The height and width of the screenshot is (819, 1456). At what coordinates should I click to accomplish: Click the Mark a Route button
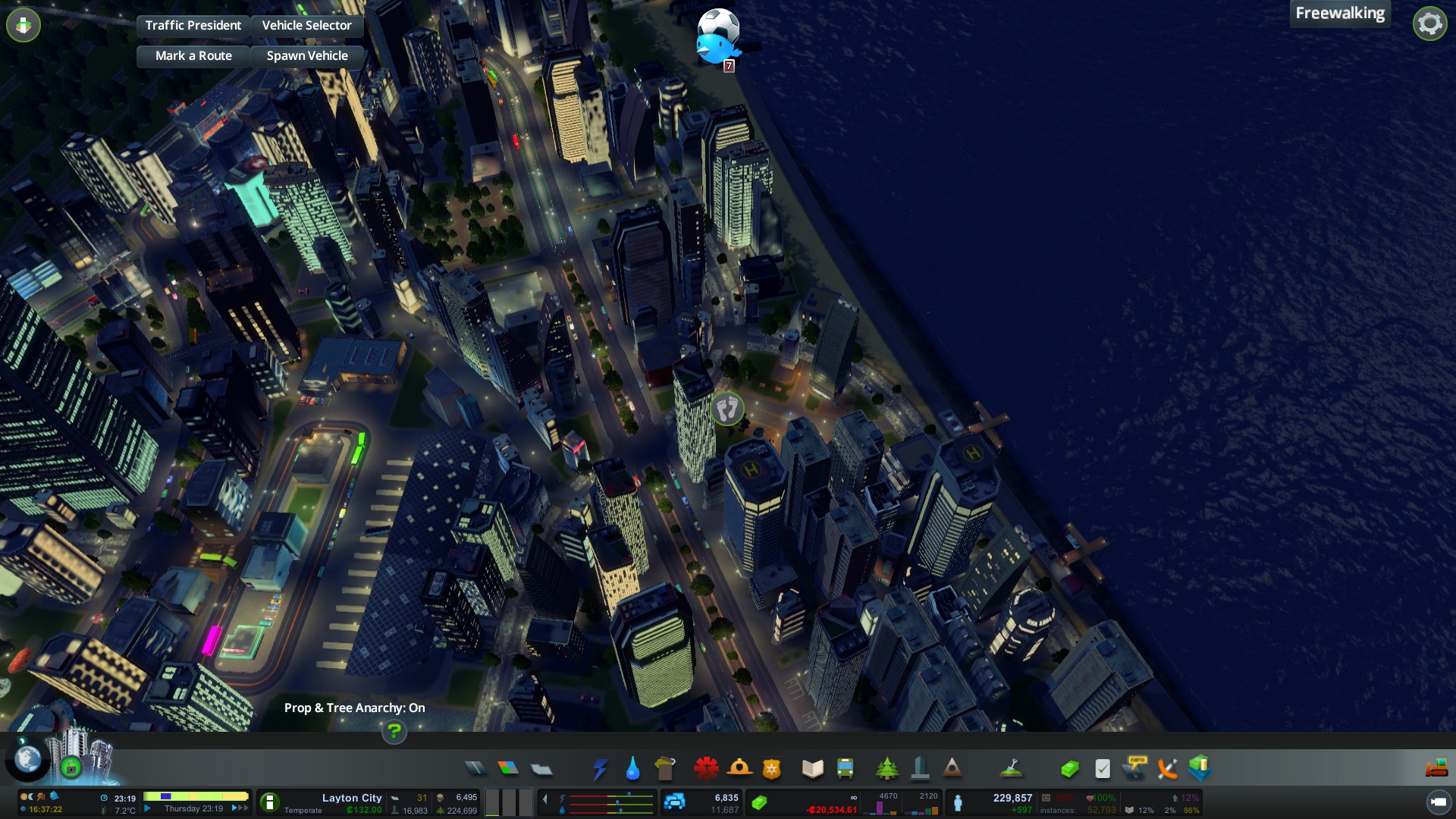[x=193, y=56]
